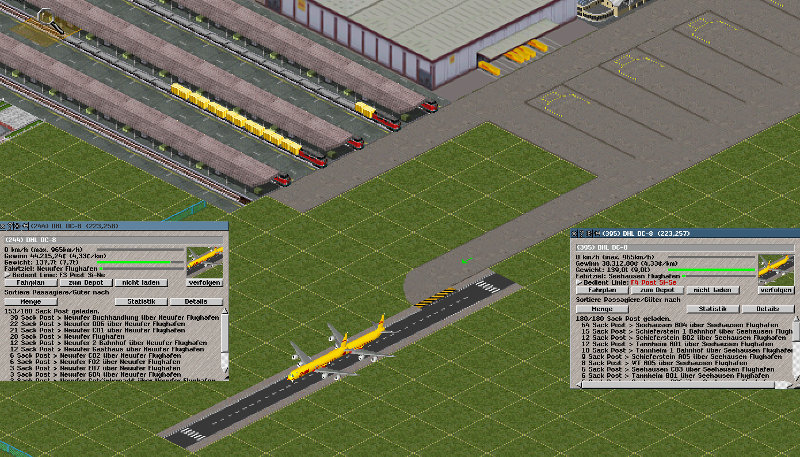Open 'Statistik' for aircraft (244)
The image size is (800, 457).
click(141, 300)
